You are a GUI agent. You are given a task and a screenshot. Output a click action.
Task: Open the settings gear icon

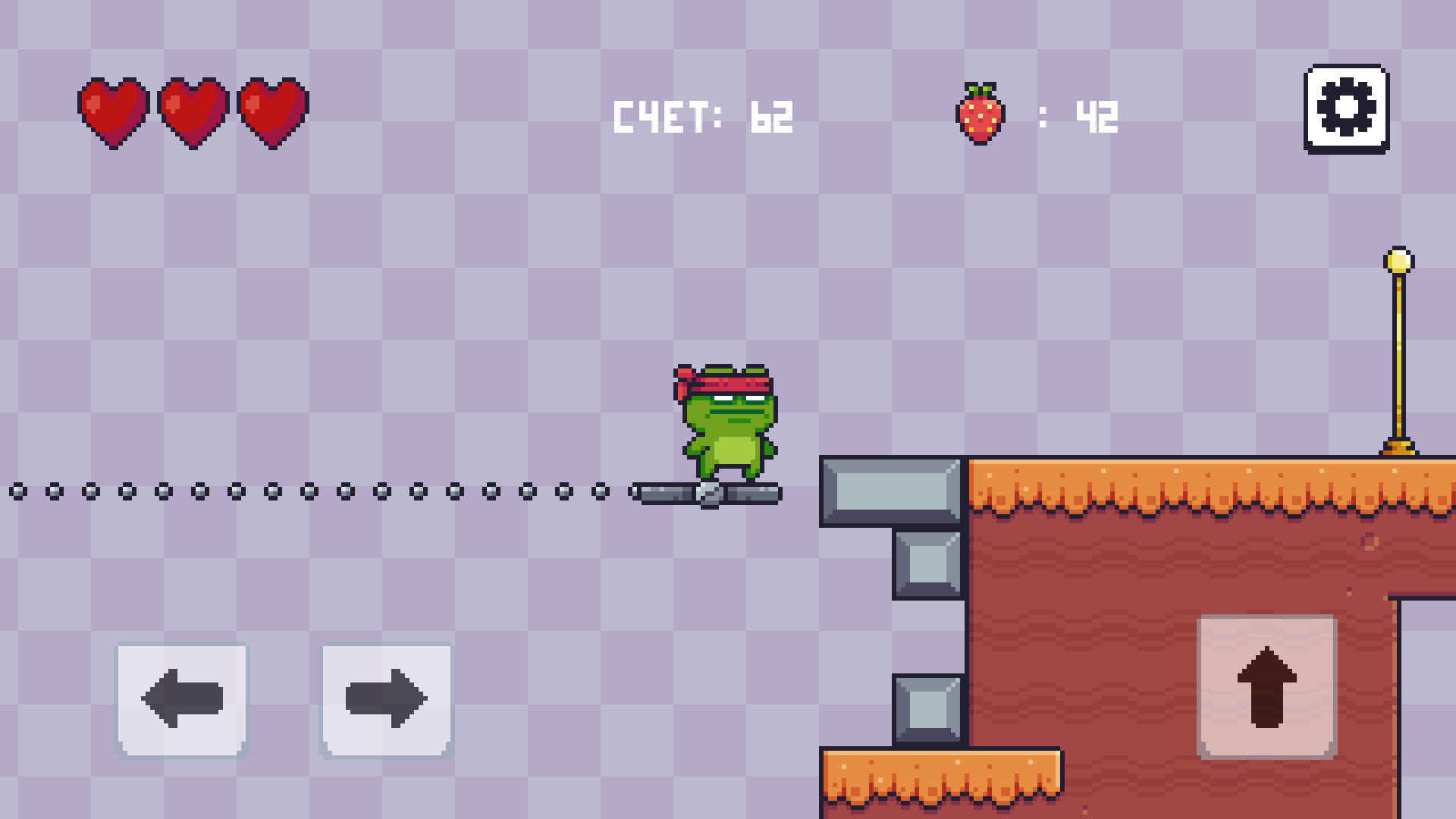click(1348, 109)
